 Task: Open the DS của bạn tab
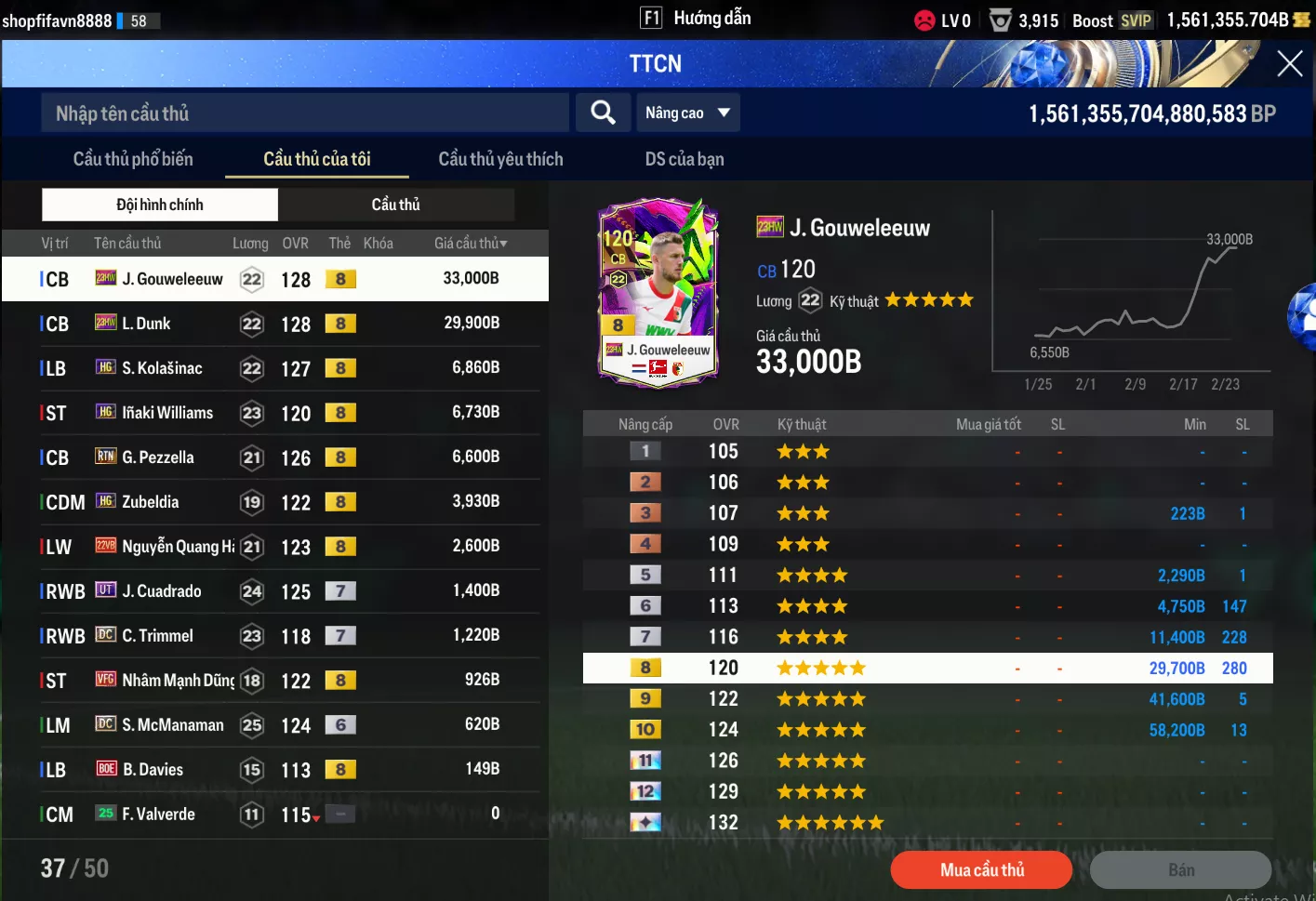tap(685, 159)
